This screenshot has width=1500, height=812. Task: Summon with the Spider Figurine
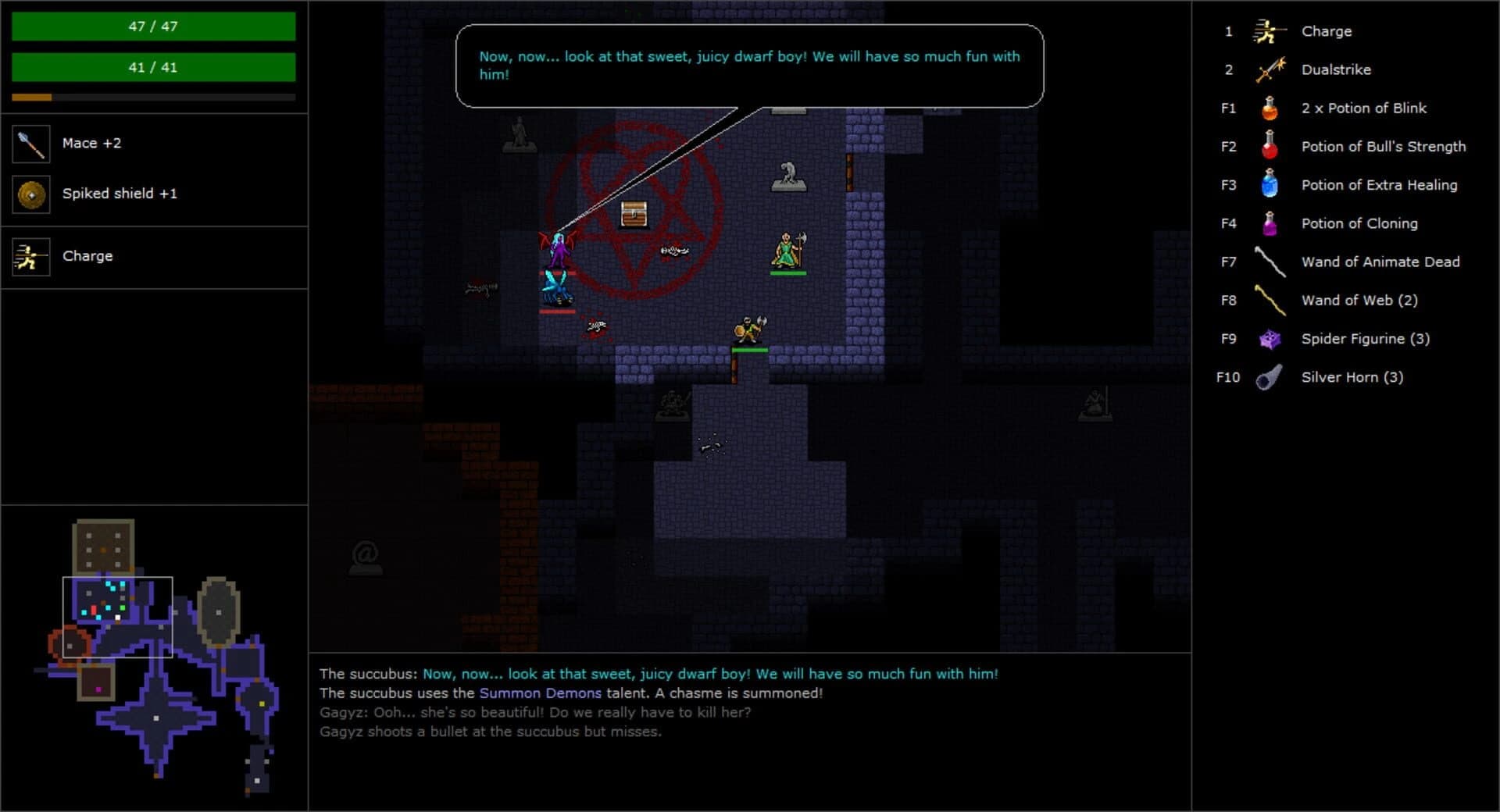click(1268, 338)
